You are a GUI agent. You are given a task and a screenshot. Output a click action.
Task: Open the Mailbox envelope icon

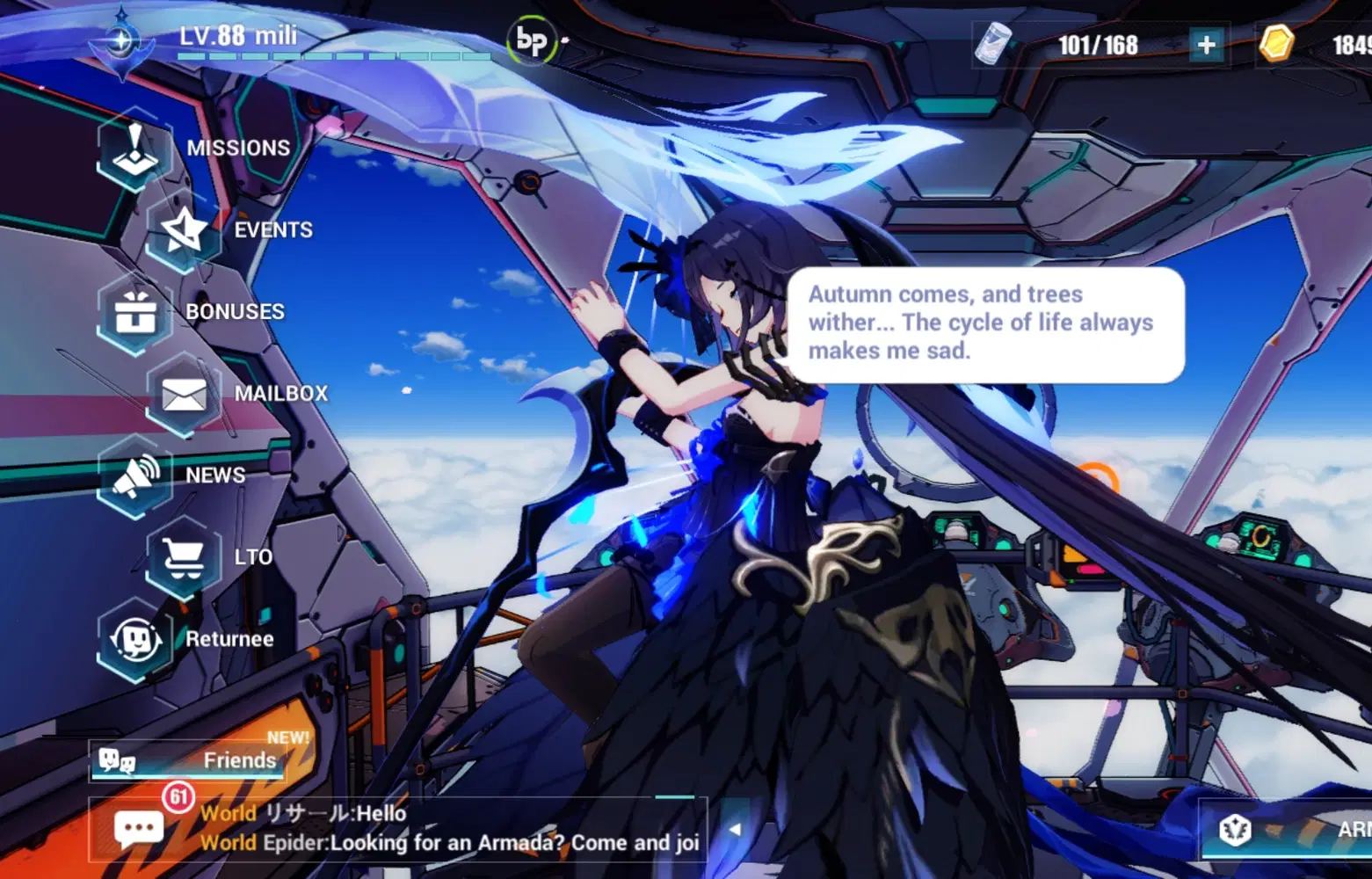(x=182, y=395)
